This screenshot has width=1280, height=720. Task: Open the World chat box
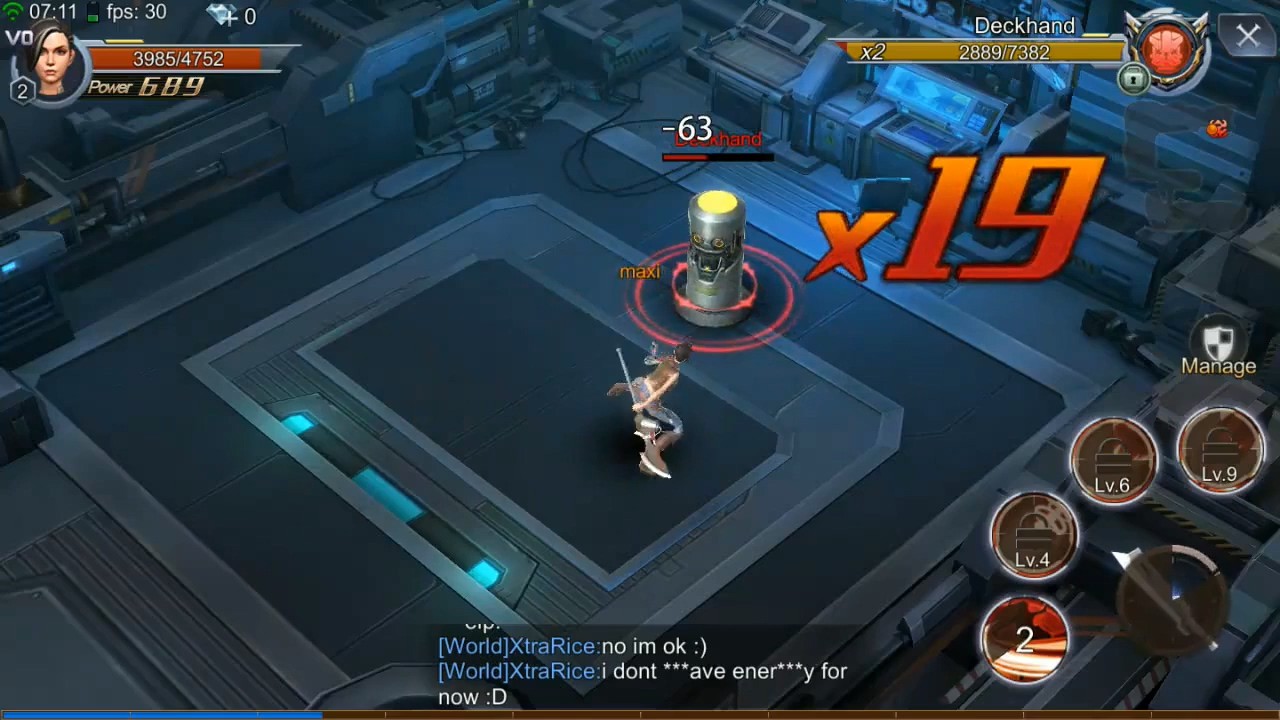coord(640,671)
